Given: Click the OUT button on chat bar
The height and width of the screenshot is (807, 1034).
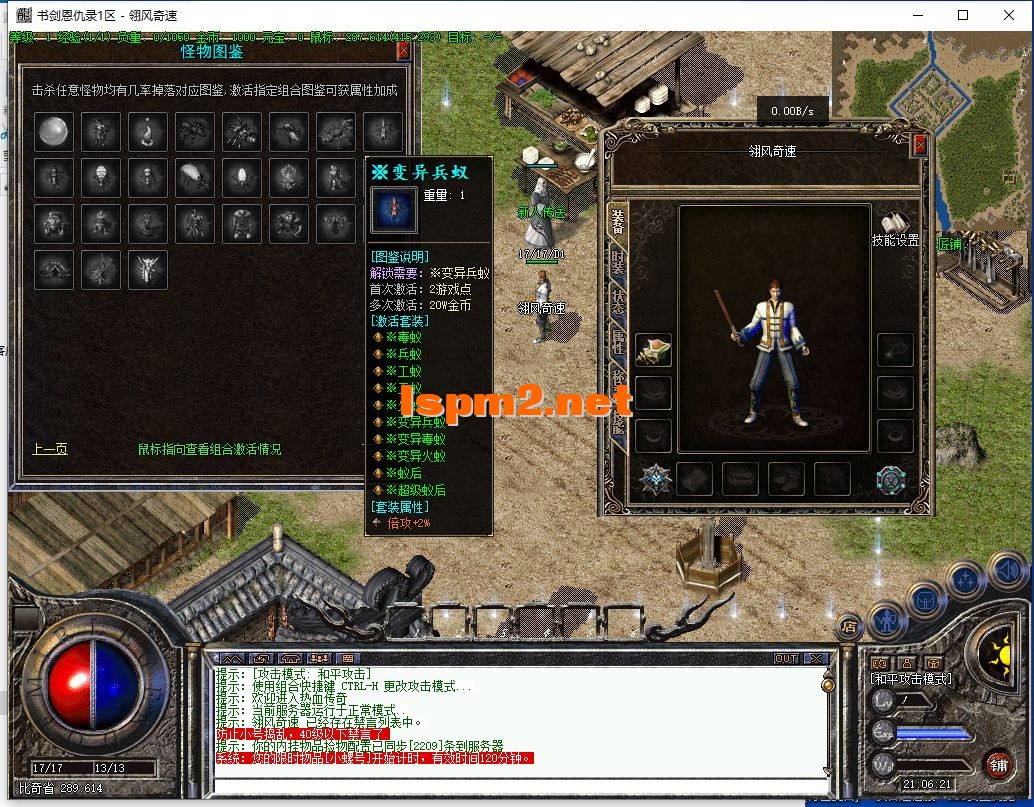Looking at the screenshot, I should coord(786,658).
